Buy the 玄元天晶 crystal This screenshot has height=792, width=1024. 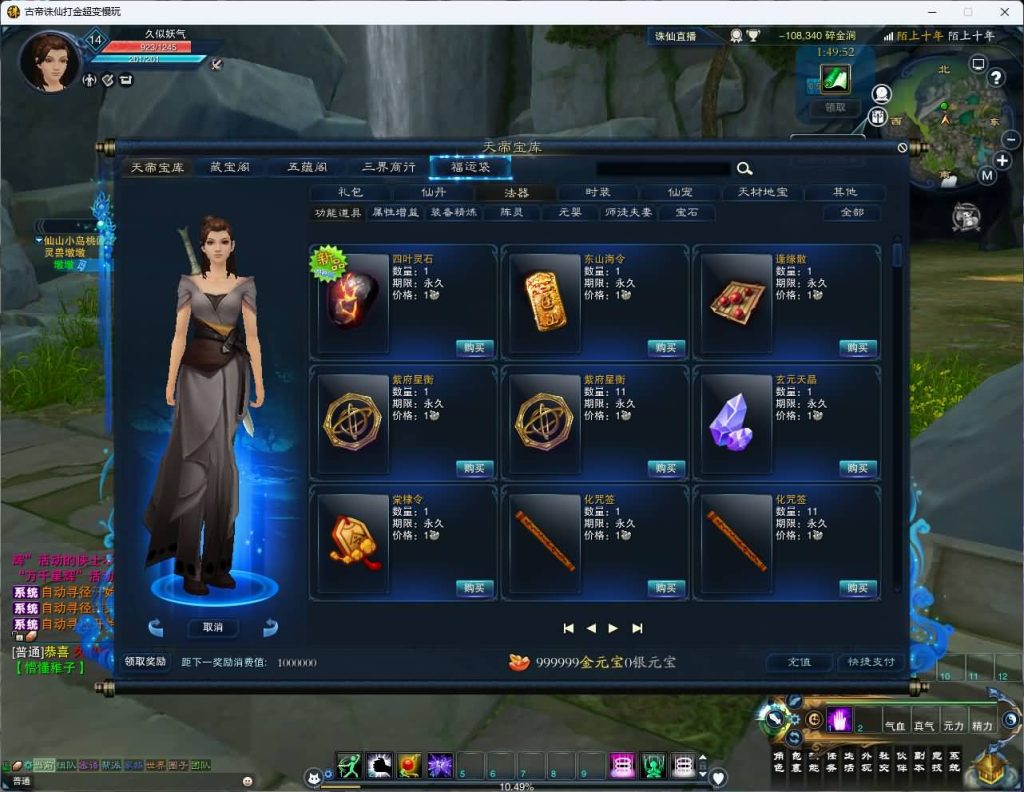858,468
